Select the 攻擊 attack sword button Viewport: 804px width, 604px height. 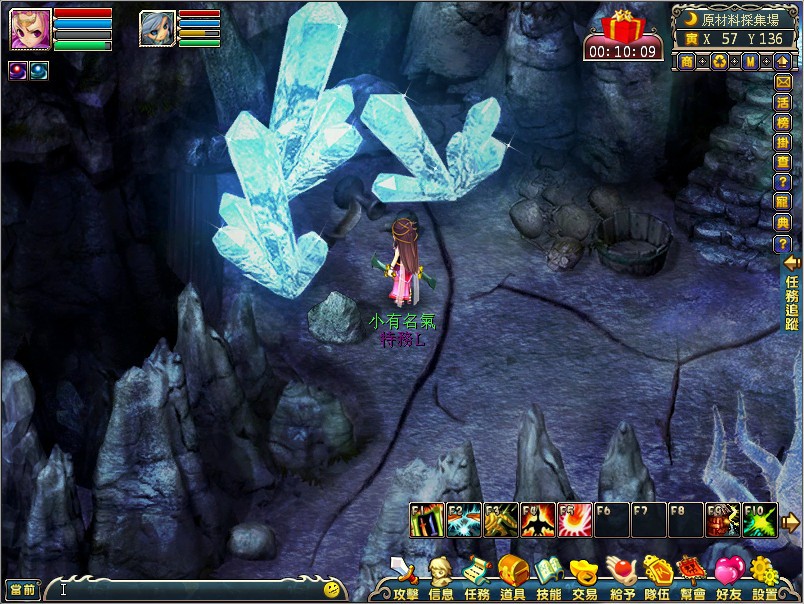405,575
